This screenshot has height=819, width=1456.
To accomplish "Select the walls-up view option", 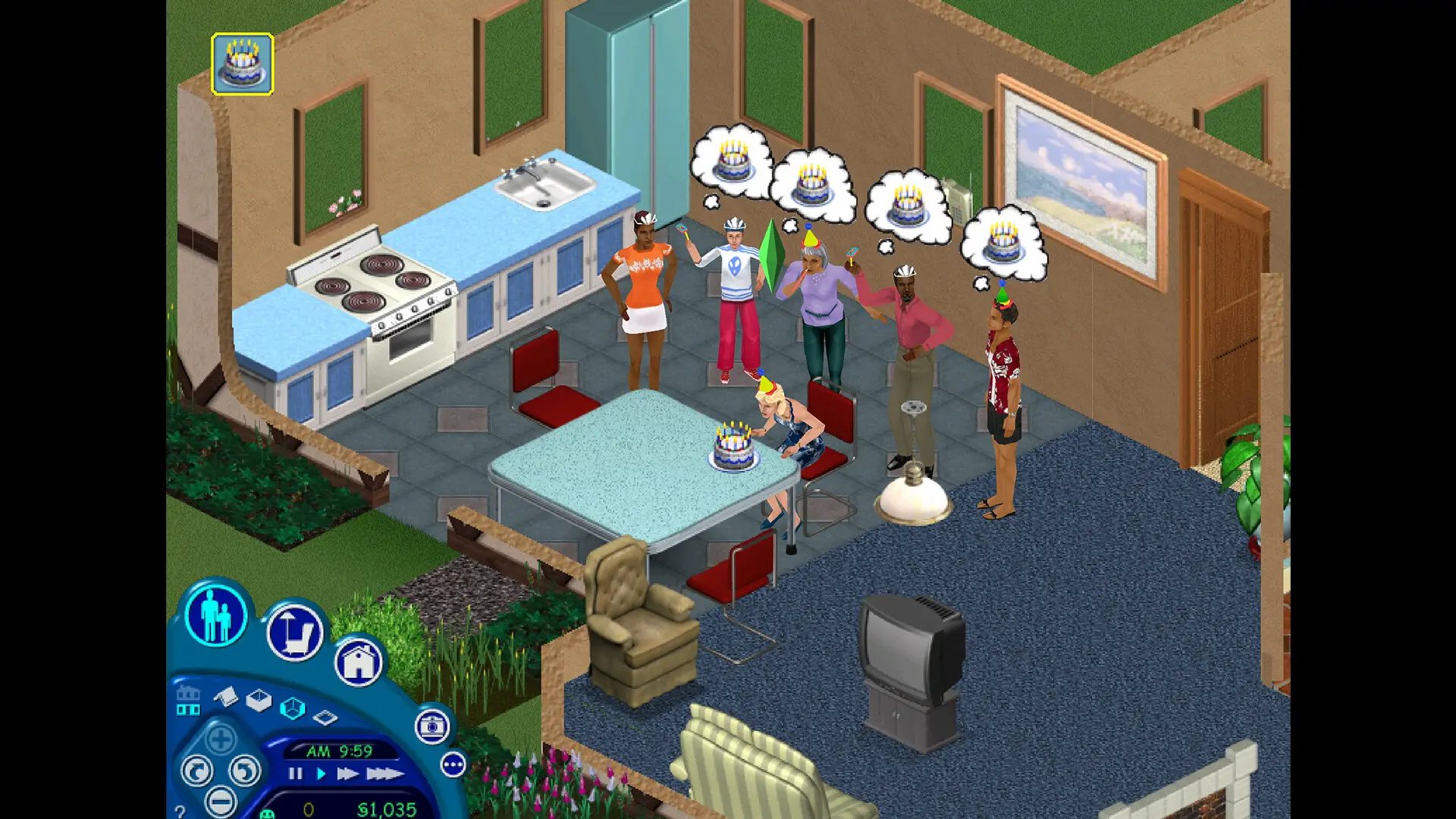I will [x=293, y=708].
